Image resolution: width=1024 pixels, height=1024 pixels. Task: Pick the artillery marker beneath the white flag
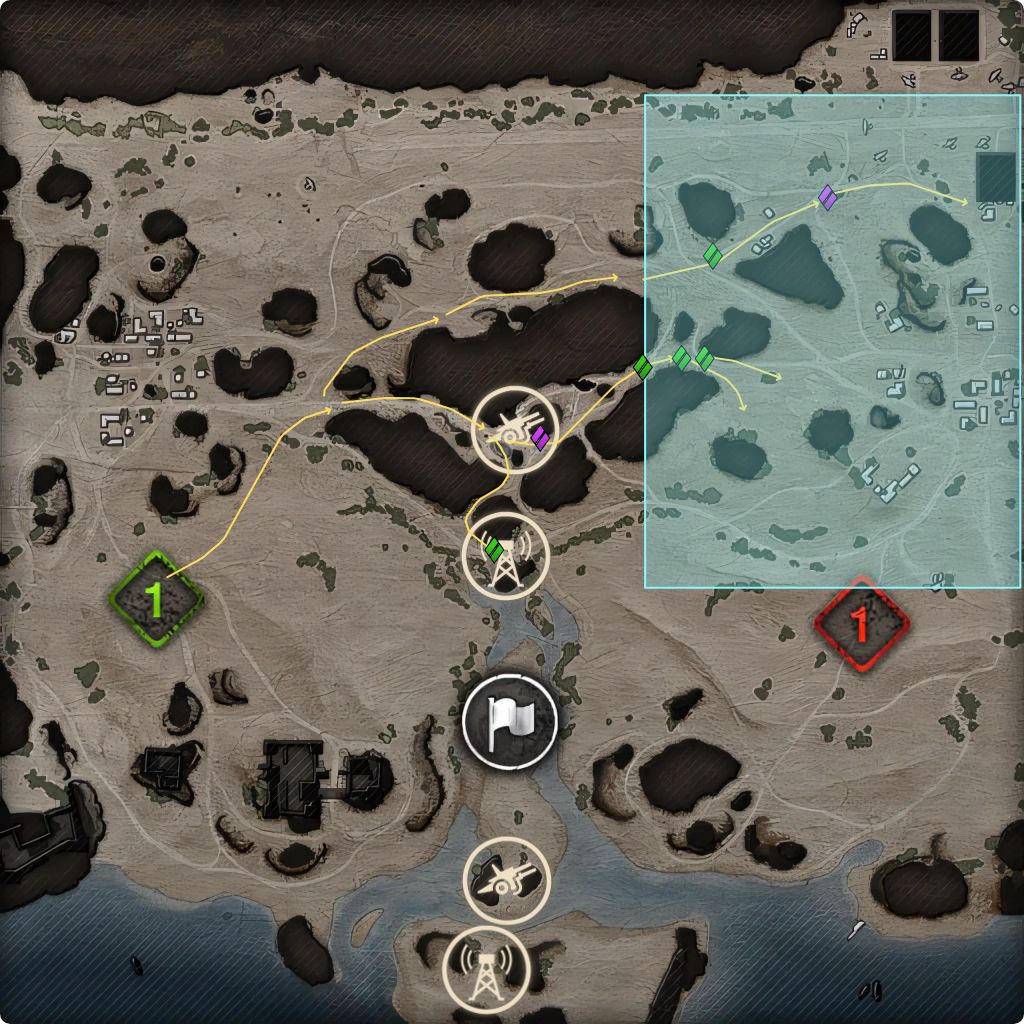pos(507,880)
